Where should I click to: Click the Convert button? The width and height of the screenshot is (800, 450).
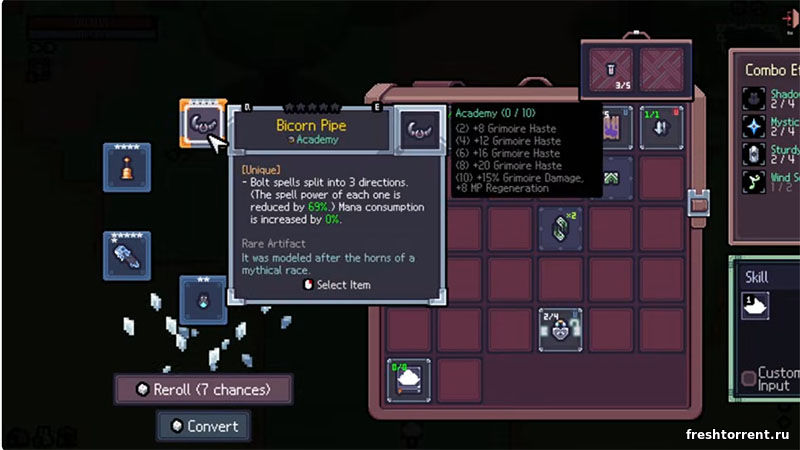tap(203, 426)
